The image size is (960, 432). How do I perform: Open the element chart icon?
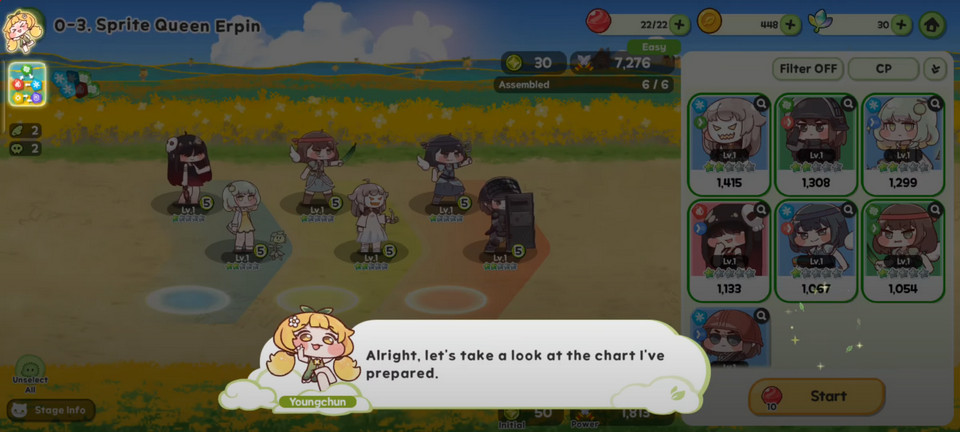pyautogui.click(x=27, y=85)
